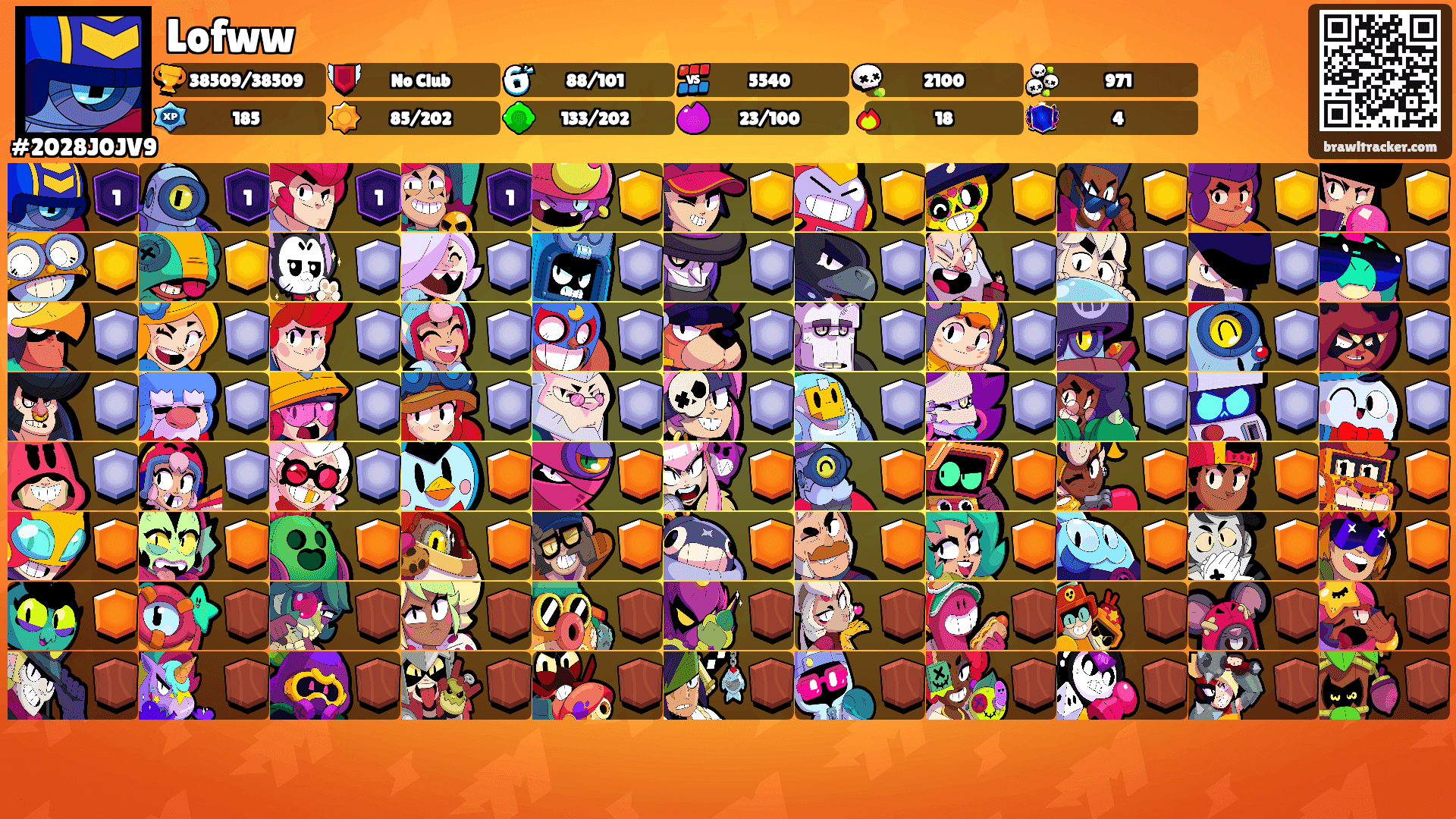1456x819 pixels.
Task: Click the brawlers unlocked 88/101 icon
Action: [x=519, y=80]
